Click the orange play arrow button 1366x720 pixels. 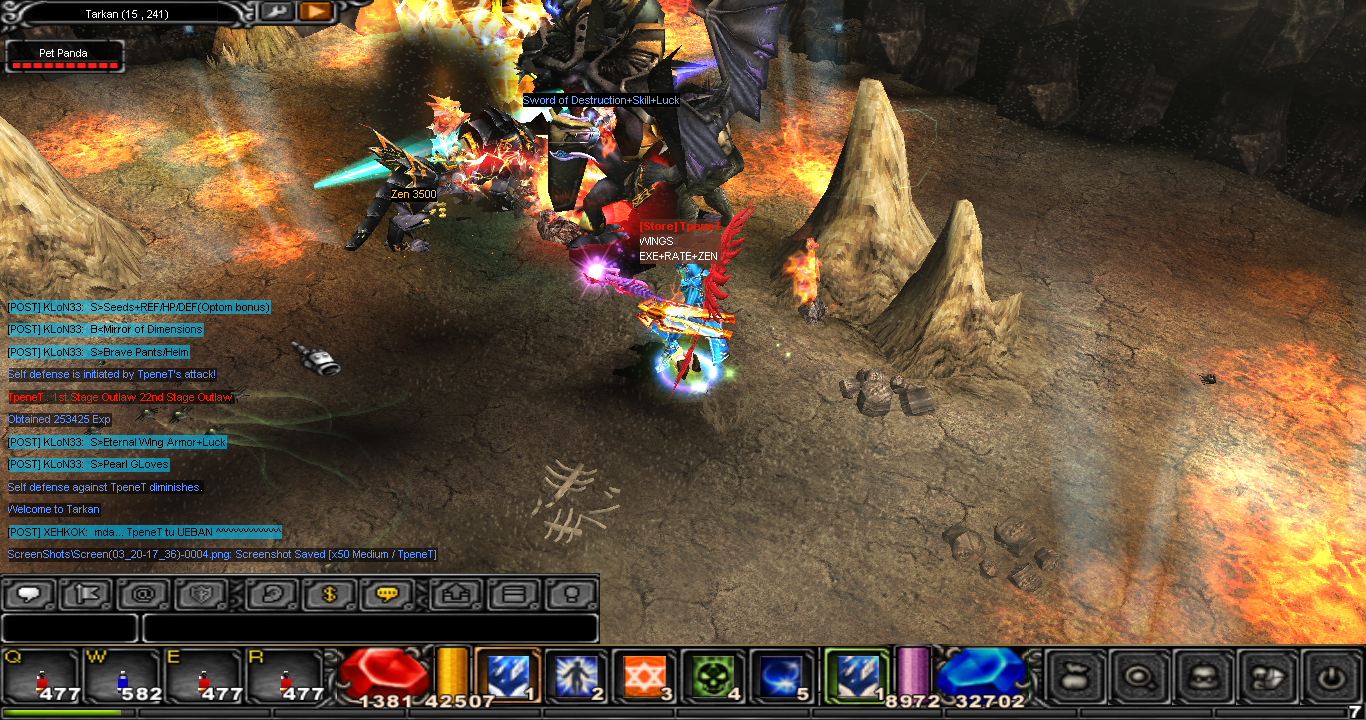(x=315, y=11)
